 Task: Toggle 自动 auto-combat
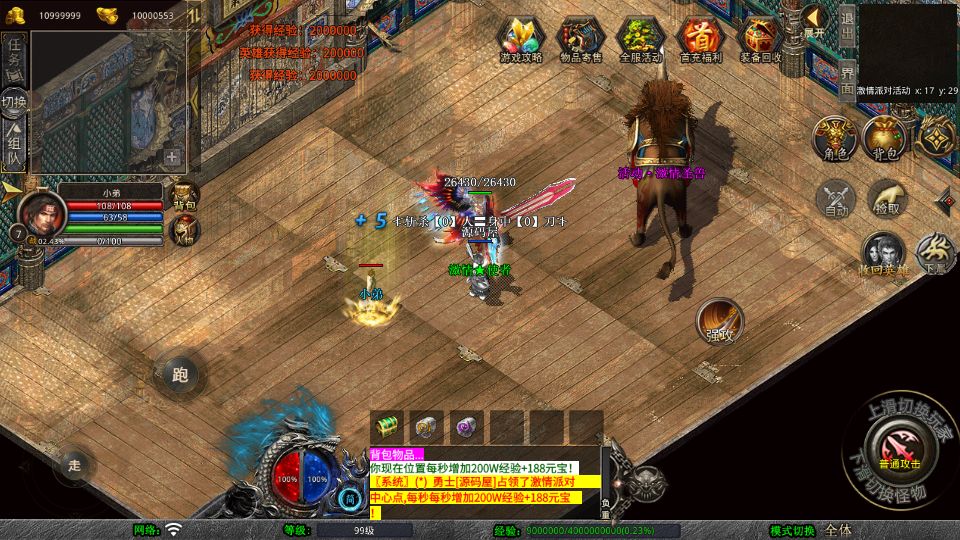(x=836, y=199)
